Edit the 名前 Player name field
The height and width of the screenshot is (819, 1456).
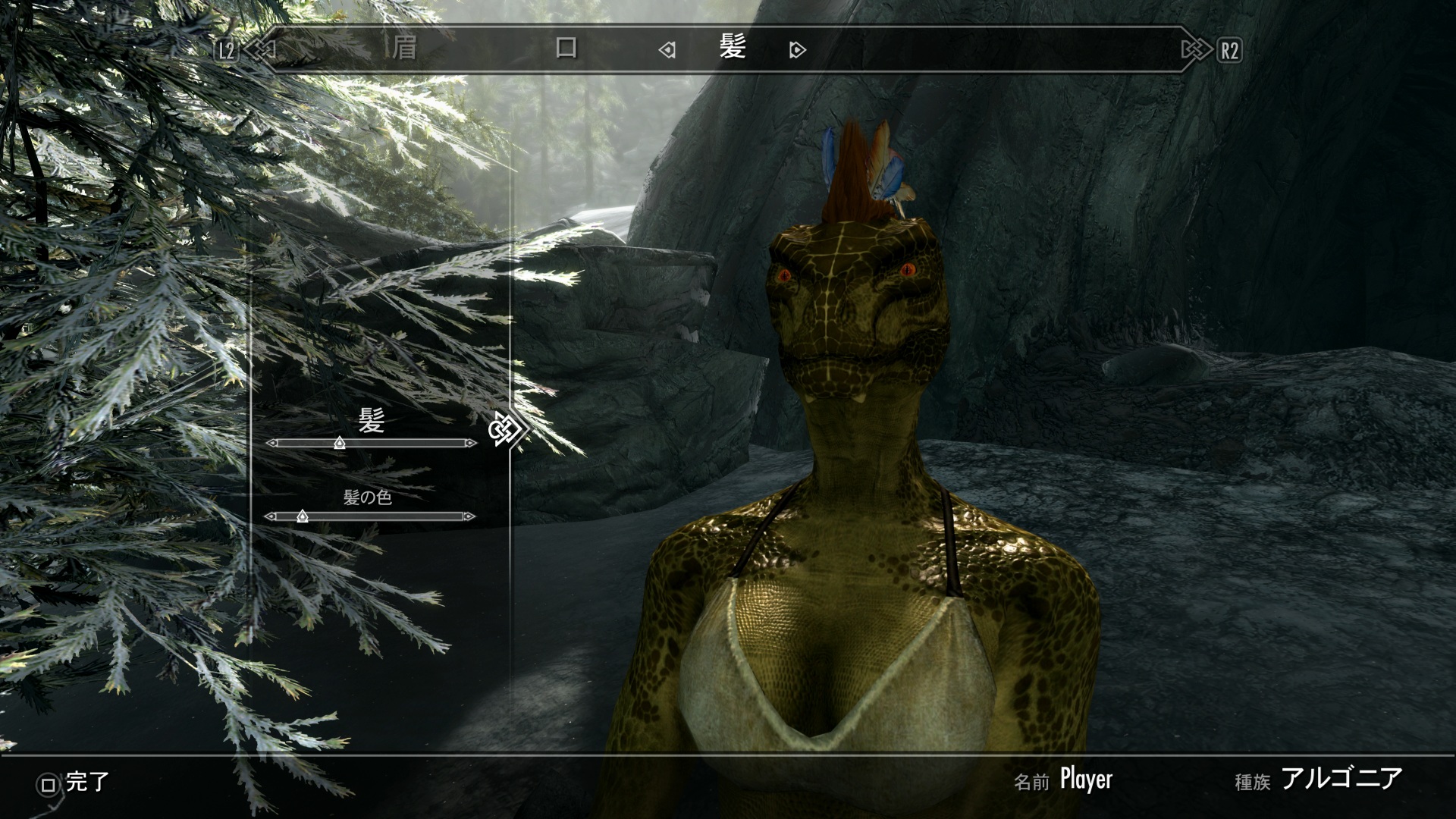coord(1085,780)
